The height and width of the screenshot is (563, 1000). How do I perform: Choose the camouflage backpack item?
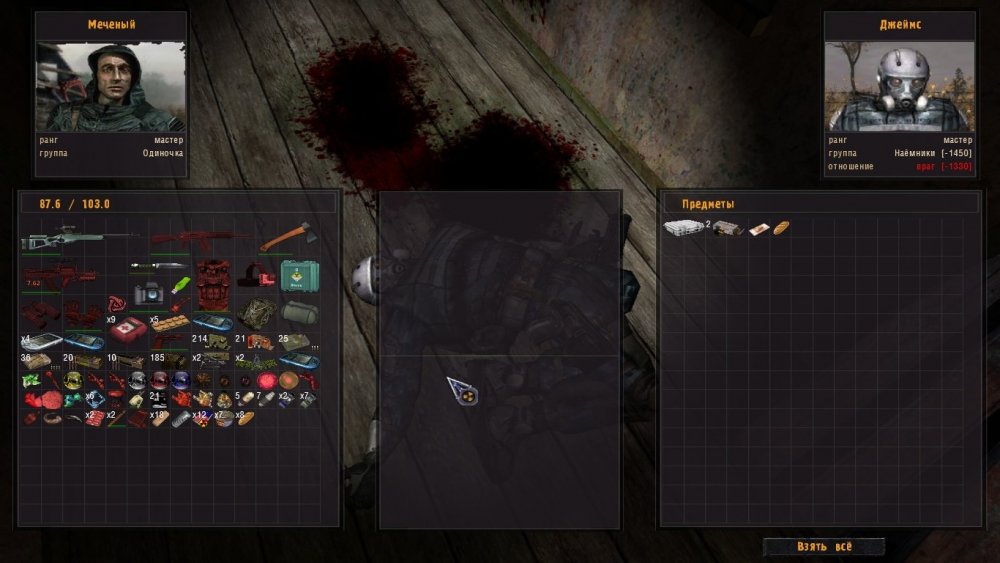(256, 311)
